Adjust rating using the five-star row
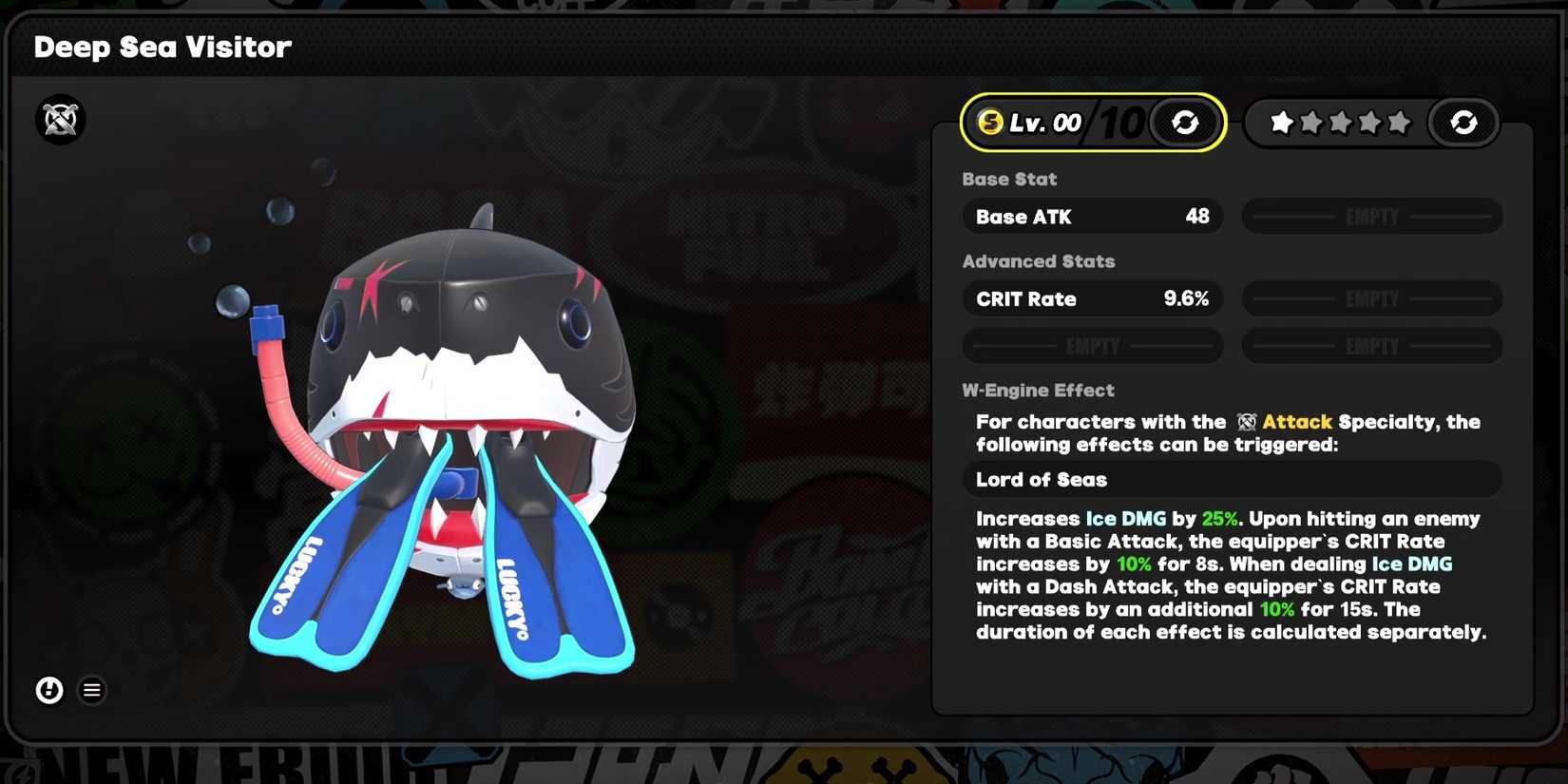Screen dimensions: 1568x784 tap(1339, 122)
